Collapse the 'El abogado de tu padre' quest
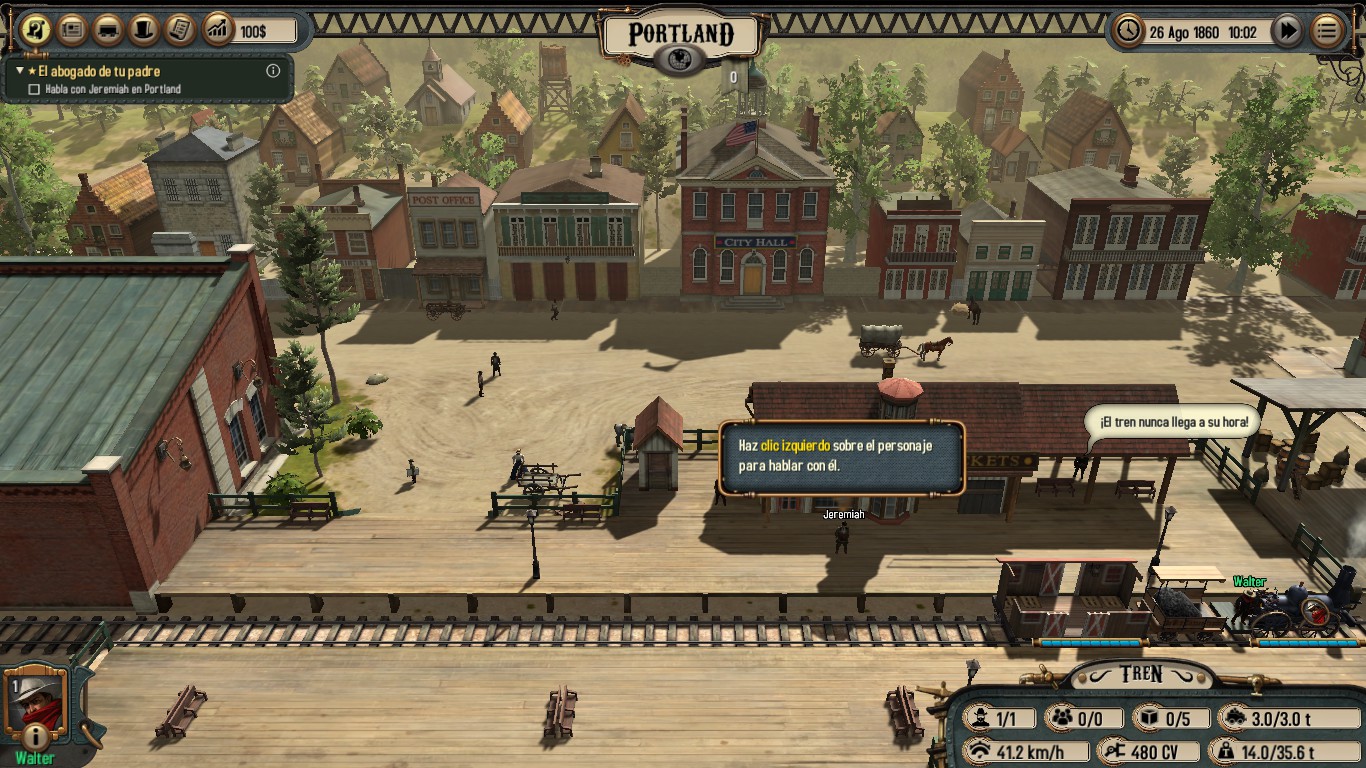Viewport: 1366px width, 768px height. pos(20,72)
